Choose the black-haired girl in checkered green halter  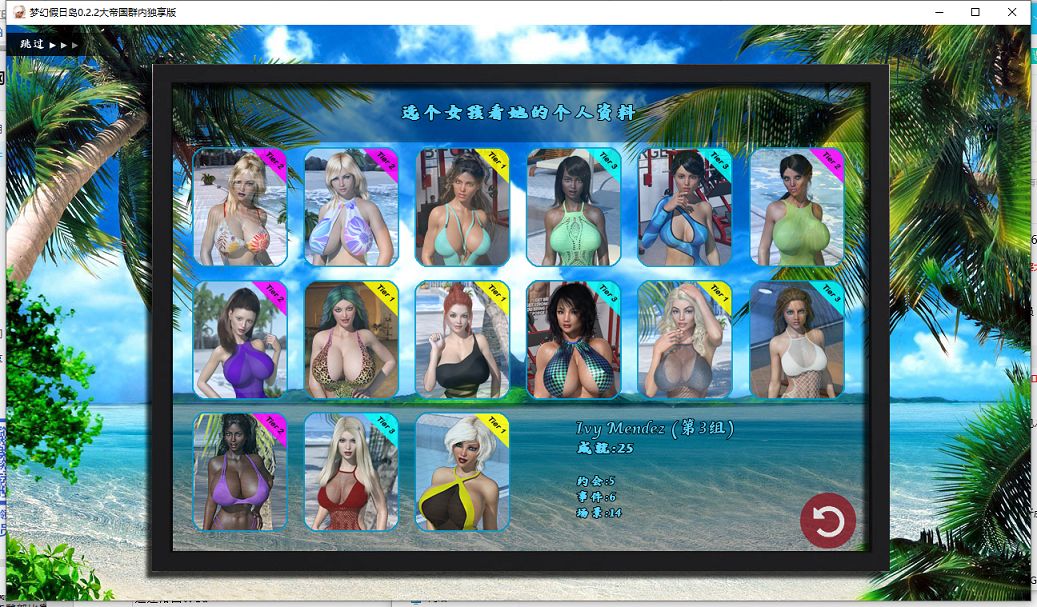(573, 340)
